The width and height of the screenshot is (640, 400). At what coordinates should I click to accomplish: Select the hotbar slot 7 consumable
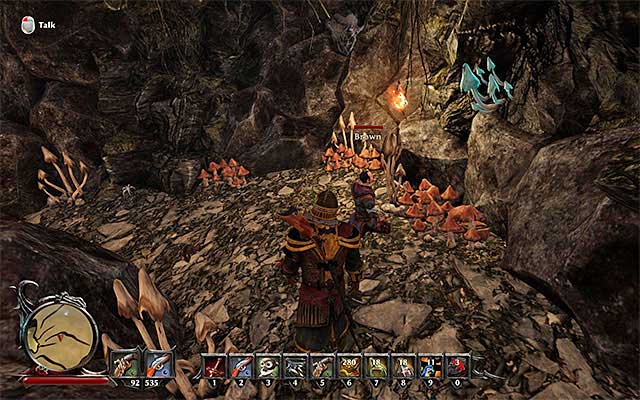[x=376, y=366]
